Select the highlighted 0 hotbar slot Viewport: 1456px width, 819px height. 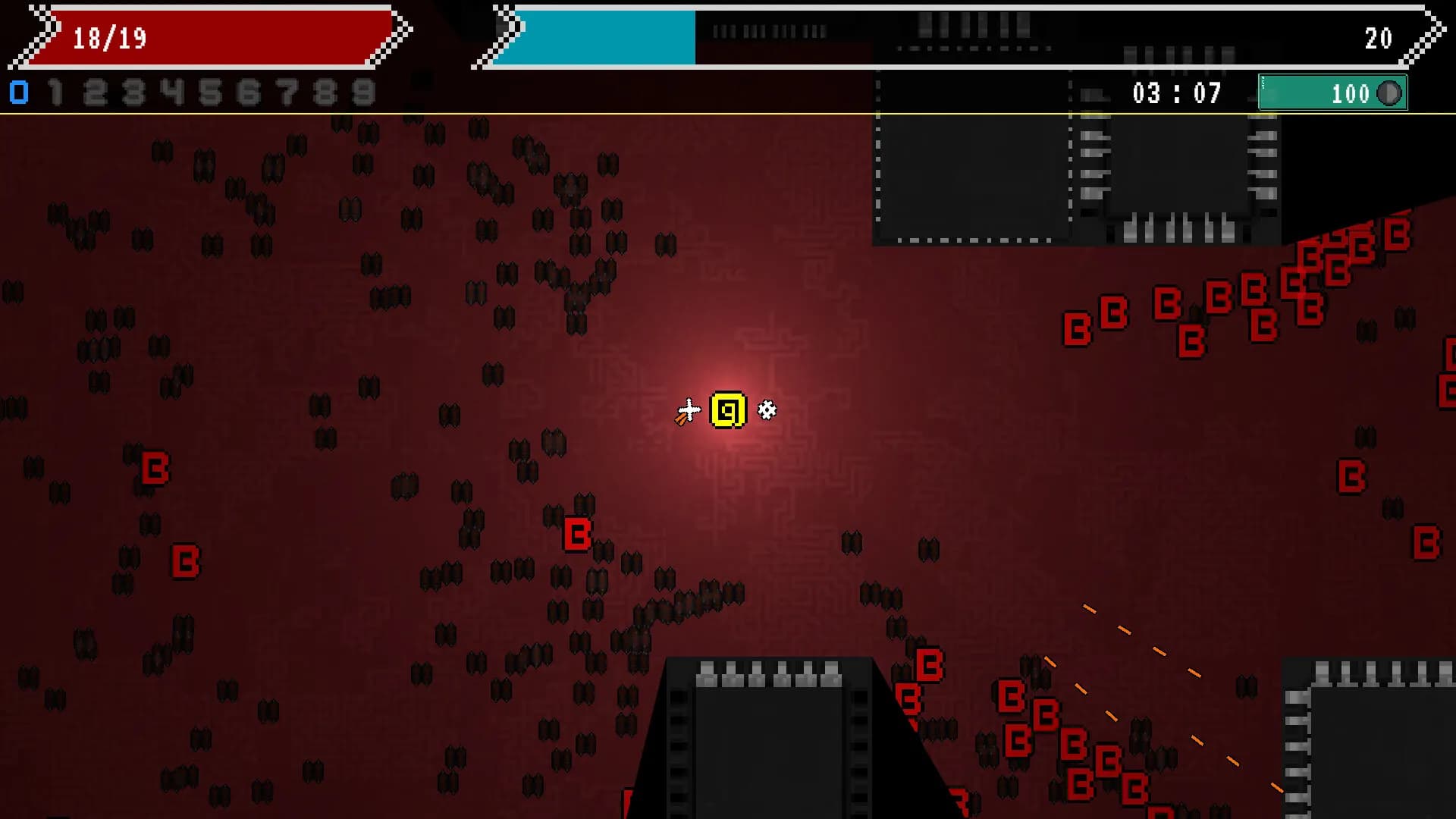click(17, 93)
